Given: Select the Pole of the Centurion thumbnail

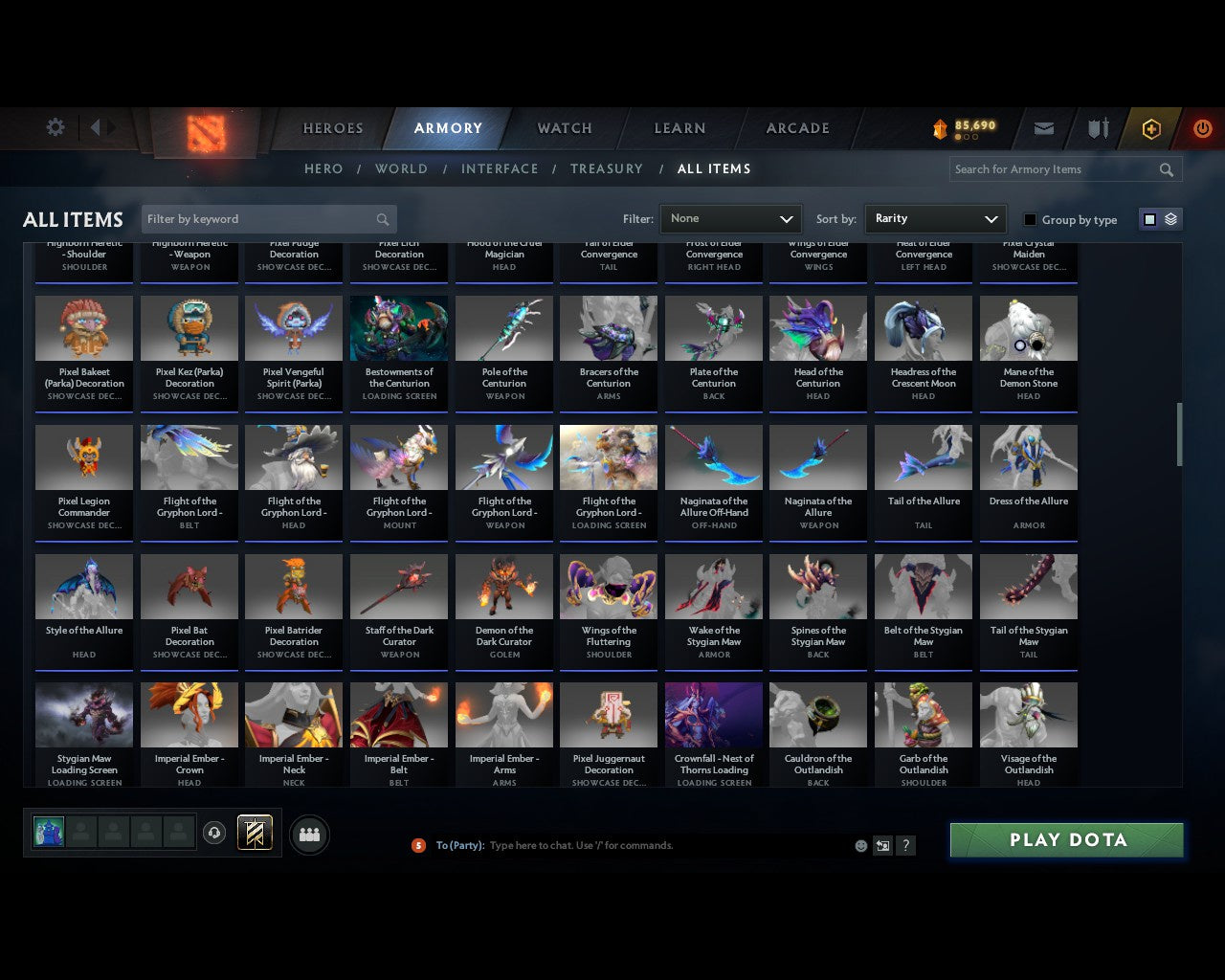Looking at the screenshot, I should (503, 327).
